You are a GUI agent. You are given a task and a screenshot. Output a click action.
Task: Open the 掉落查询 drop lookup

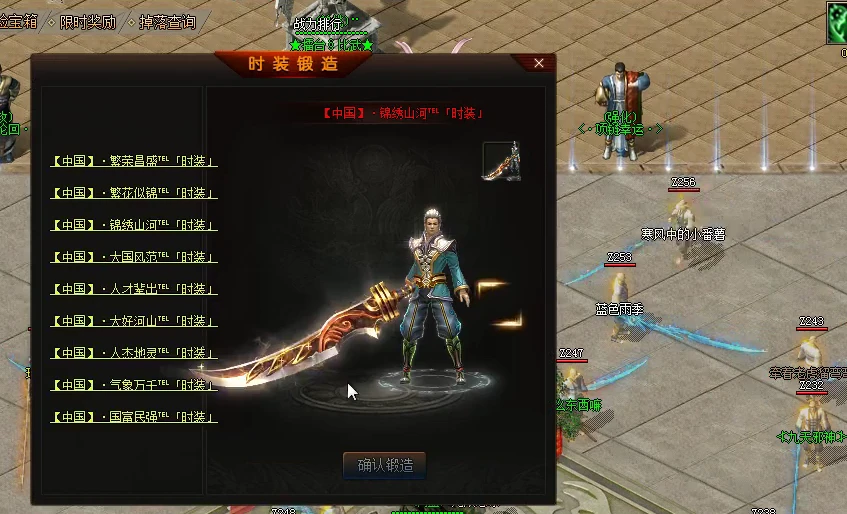166,22
